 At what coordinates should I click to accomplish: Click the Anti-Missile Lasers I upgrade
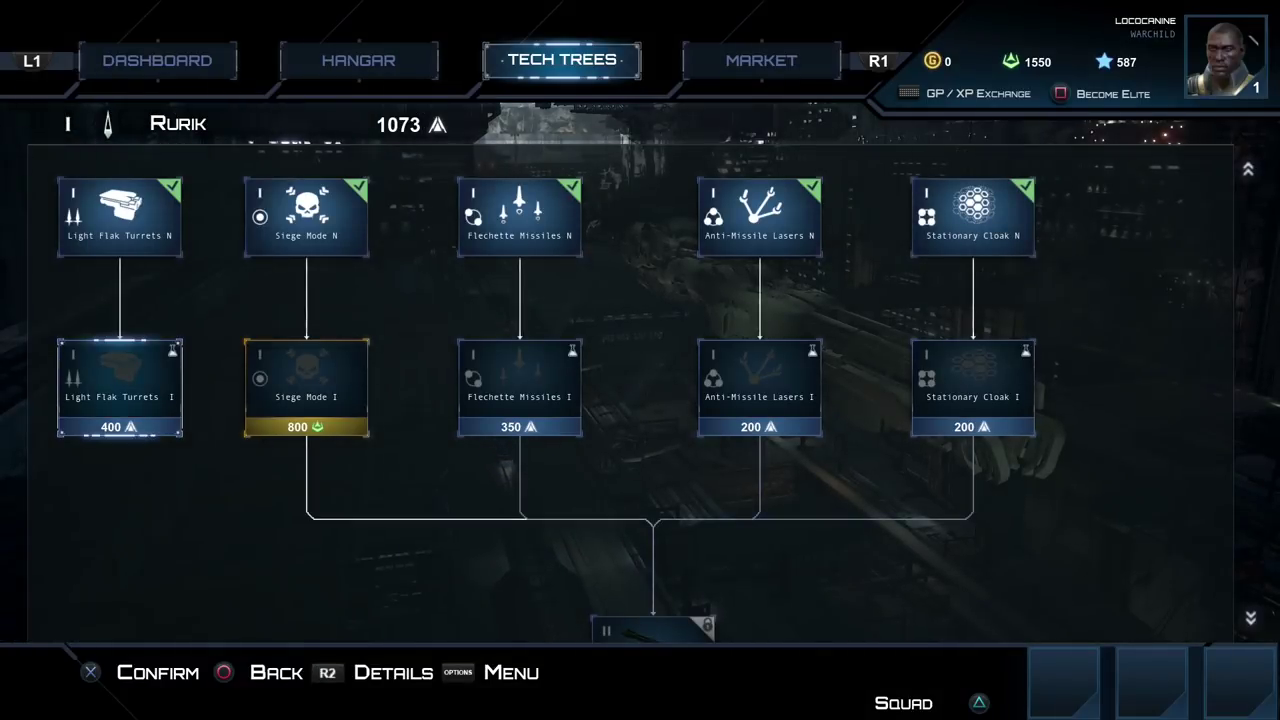coord(760,388)
